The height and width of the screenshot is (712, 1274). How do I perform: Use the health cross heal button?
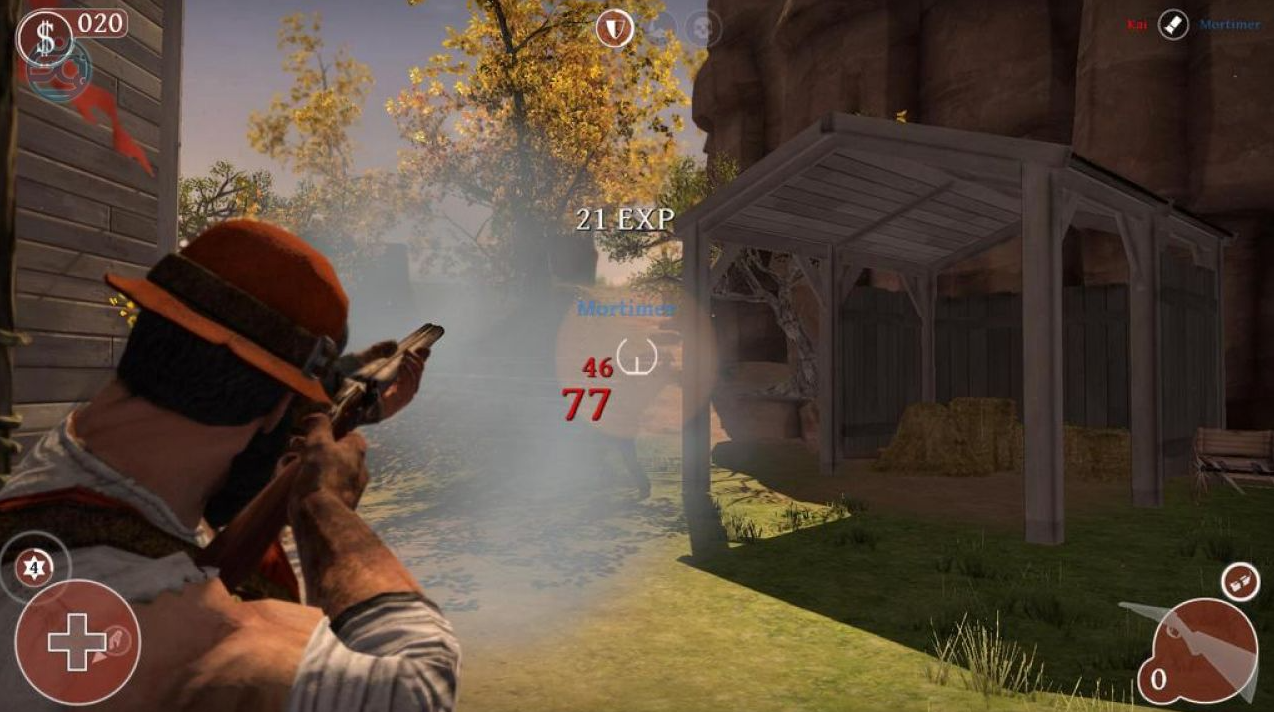(x=78, y=642)
